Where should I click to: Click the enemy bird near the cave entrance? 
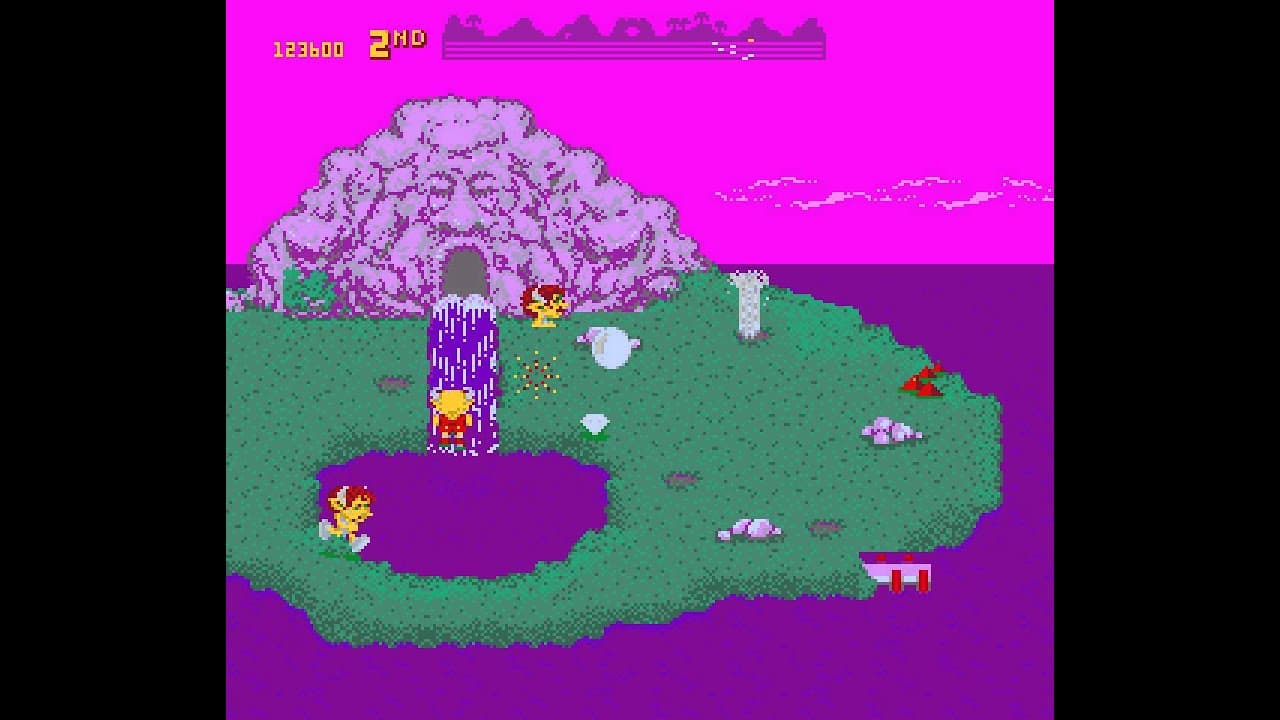click(545, 305)
